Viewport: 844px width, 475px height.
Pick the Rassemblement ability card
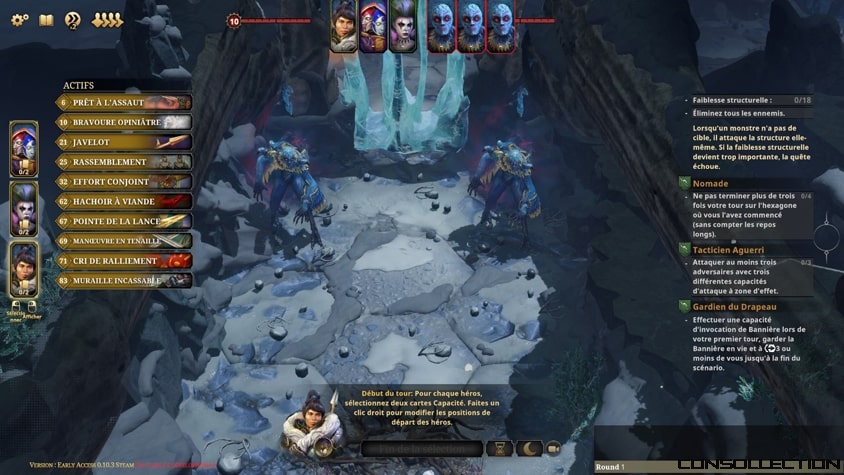(124, 162)
